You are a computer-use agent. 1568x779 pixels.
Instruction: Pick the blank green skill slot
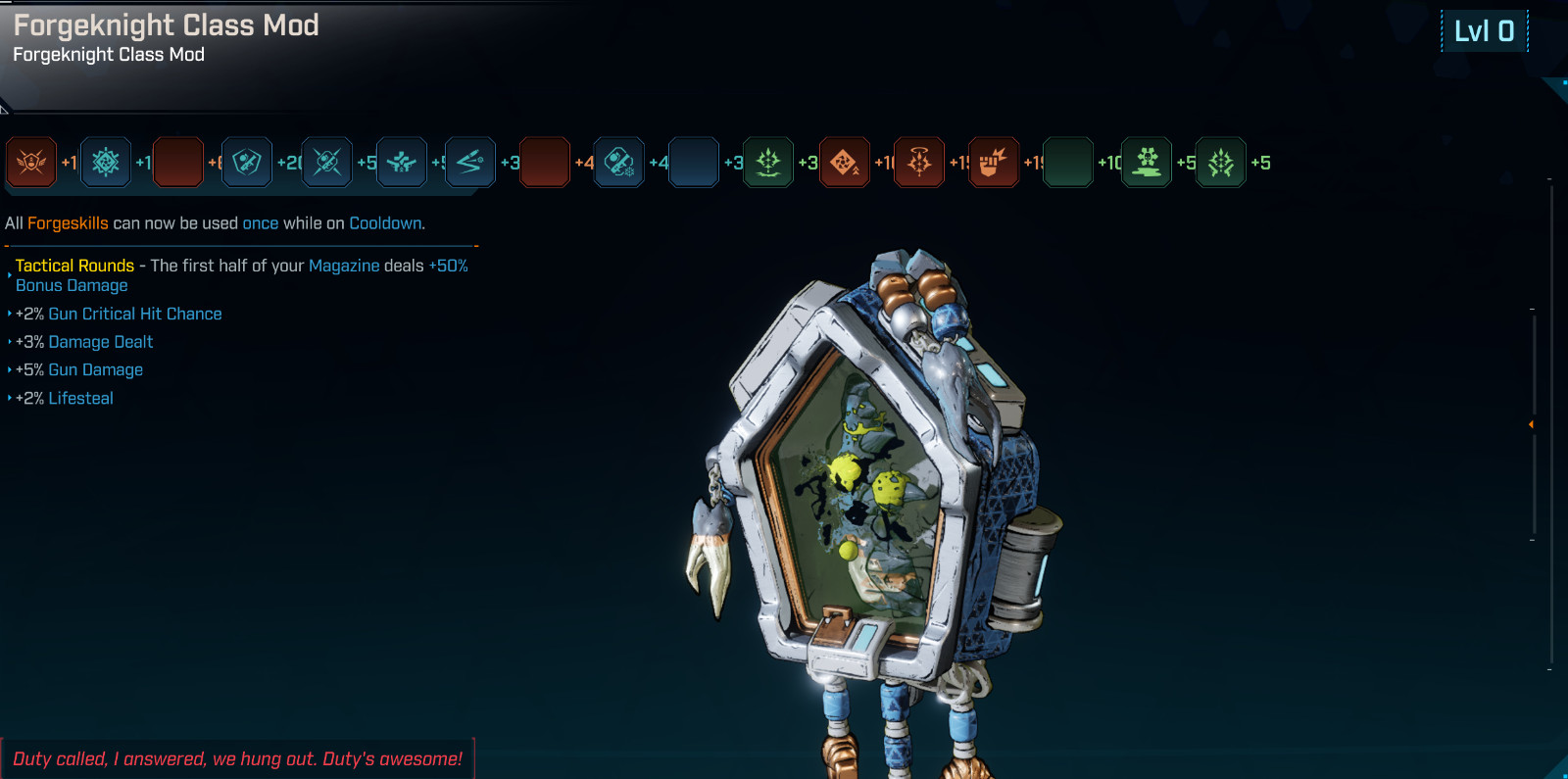pos(1068,163)
